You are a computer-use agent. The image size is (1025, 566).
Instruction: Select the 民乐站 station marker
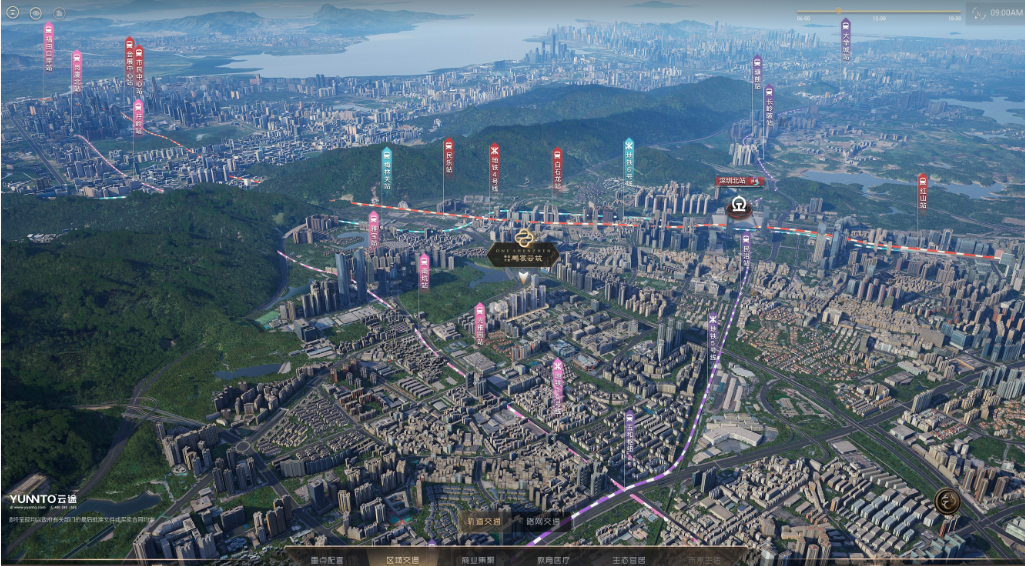pyautogui.click(x=448, y=158)
